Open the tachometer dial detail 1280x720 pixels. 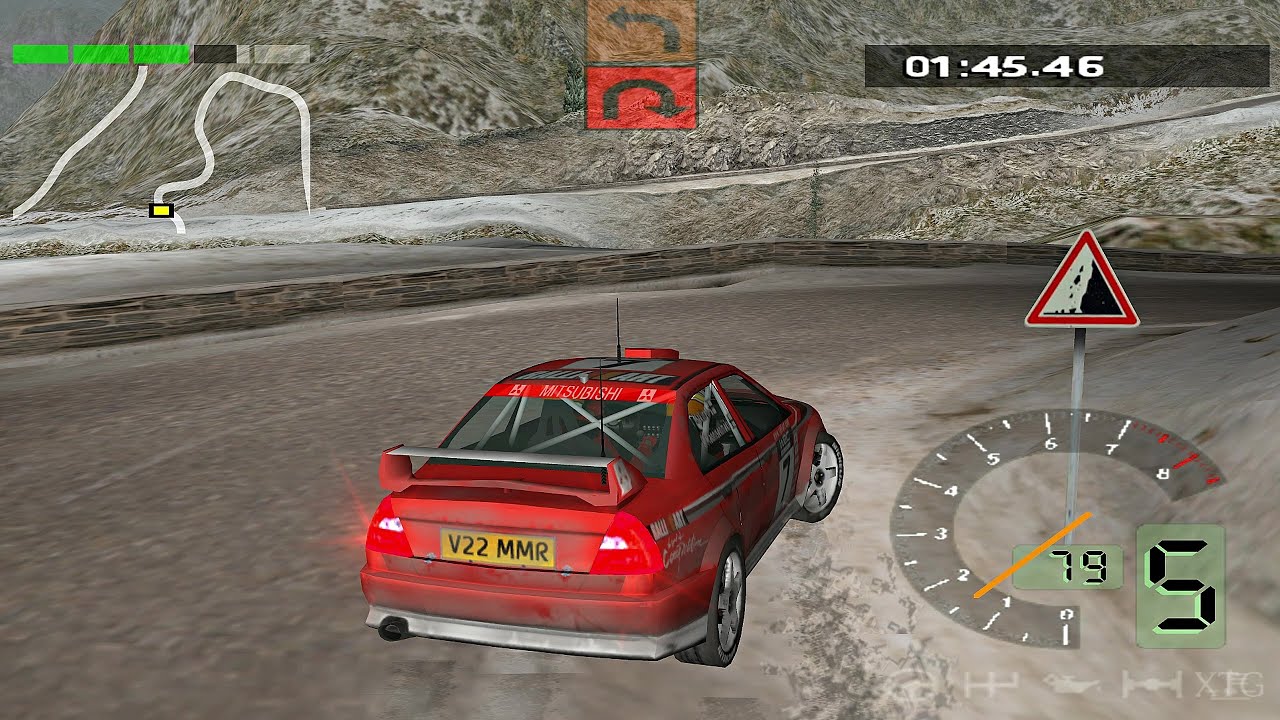[x=1000, y=530]
